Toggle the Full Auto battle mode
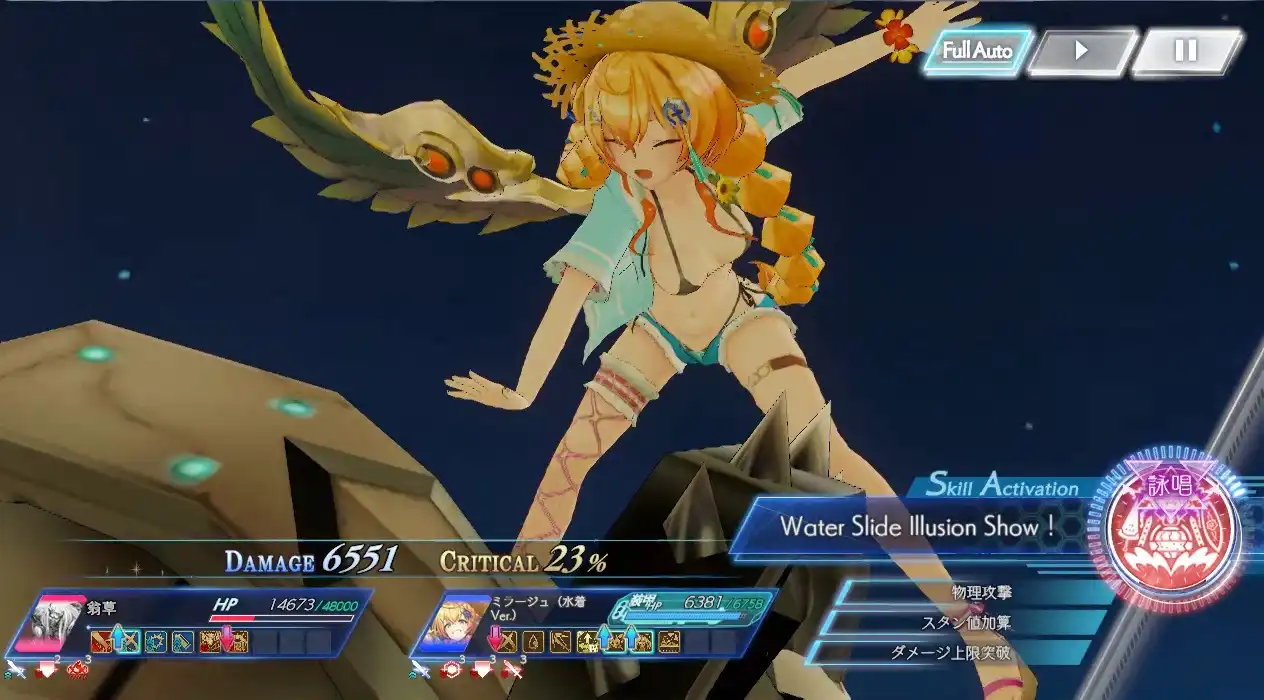The image size is (1264, 700). pos(977,51)
